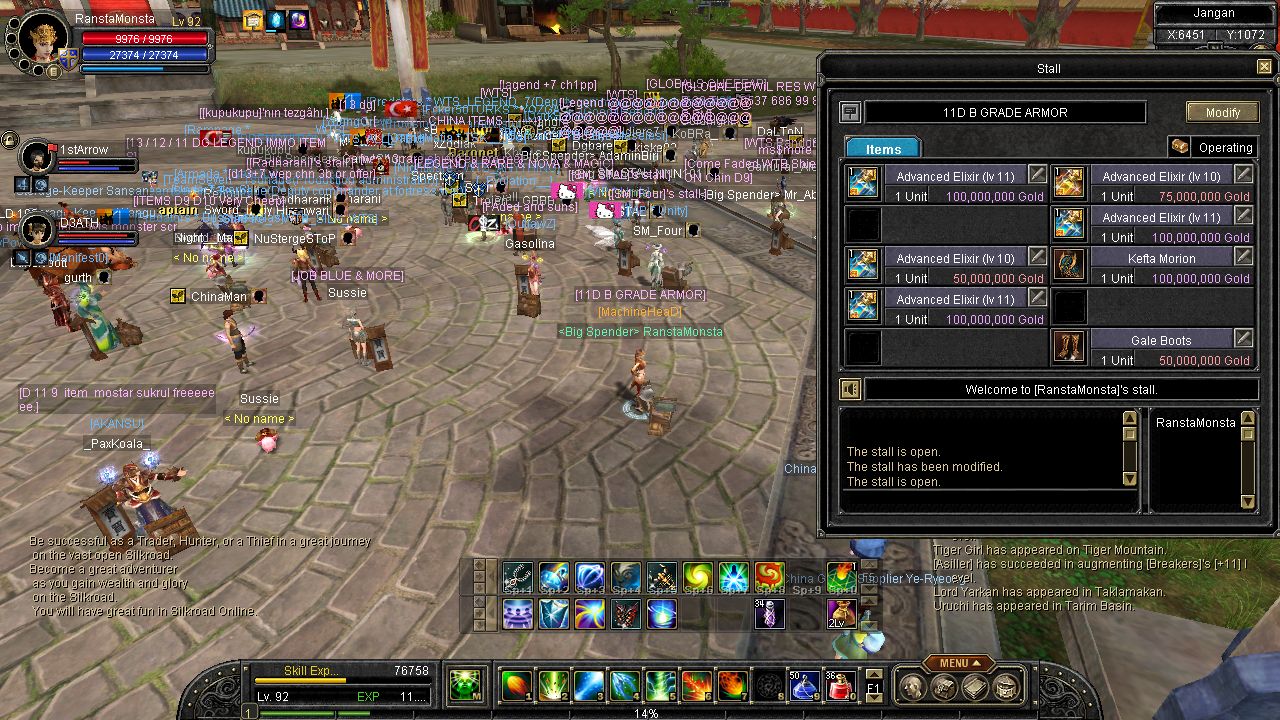Click the Modify stall button

coord(1222,112)
